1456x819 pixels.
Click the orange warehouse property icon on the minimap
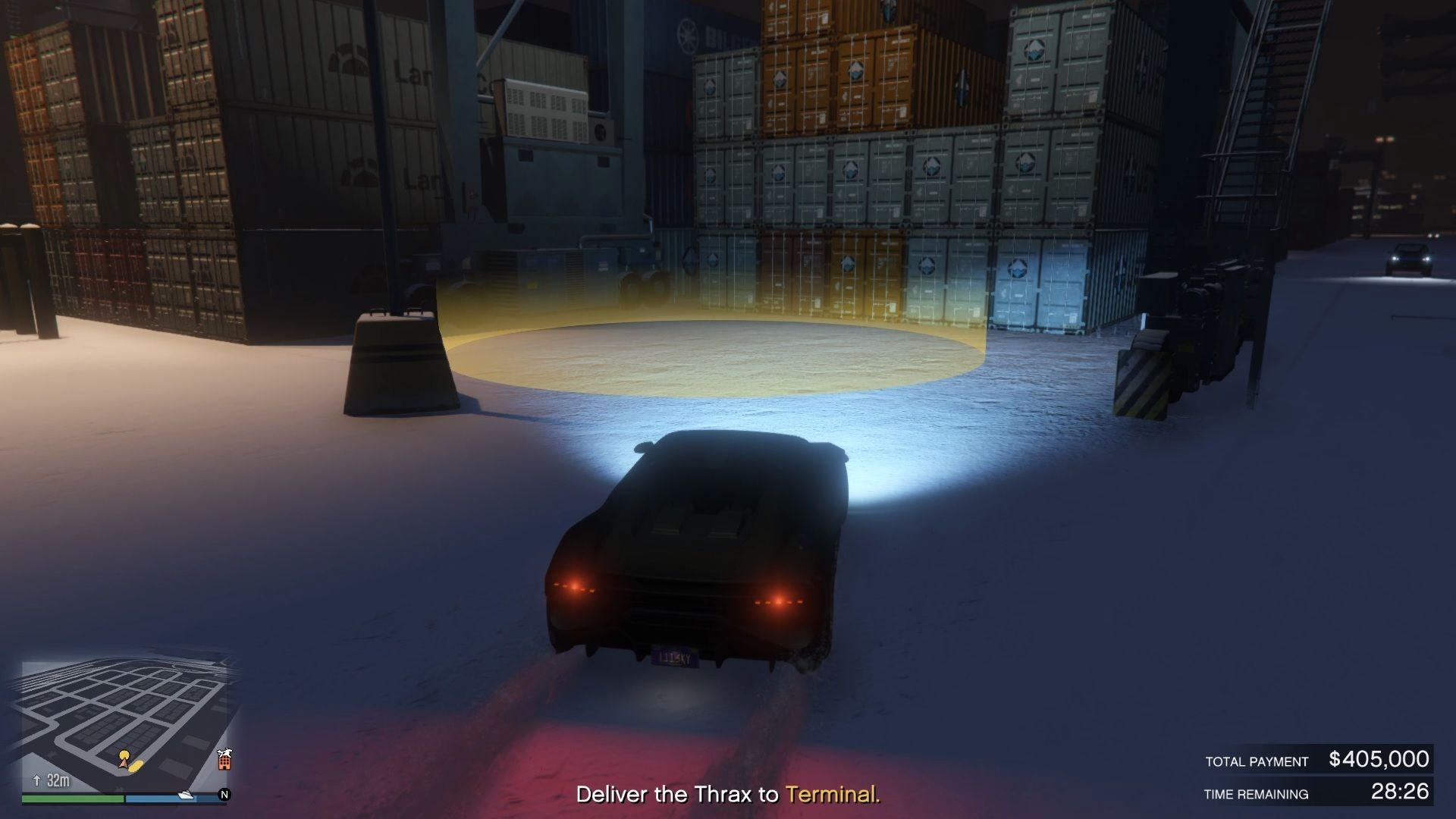click(x=225, y=764)
